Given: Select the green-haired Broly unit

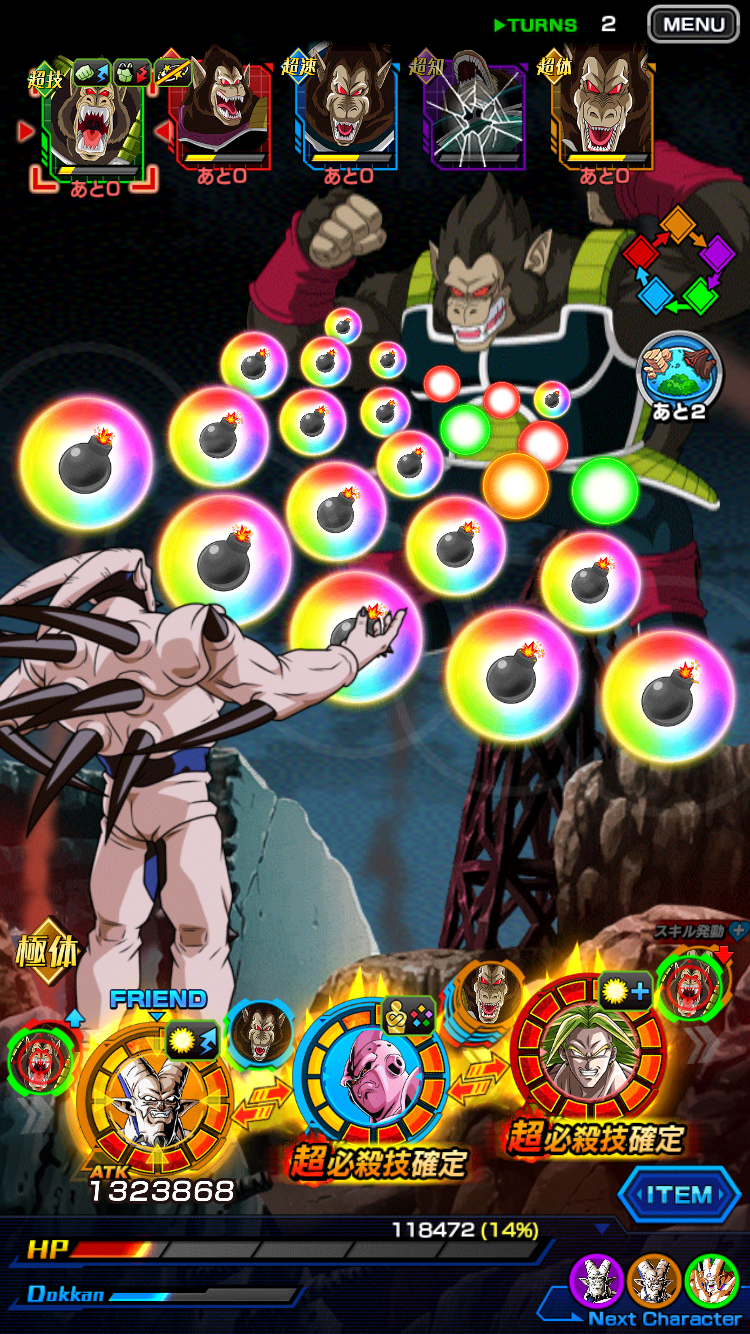Looking at the screenshot, I should click(589, 1058).
